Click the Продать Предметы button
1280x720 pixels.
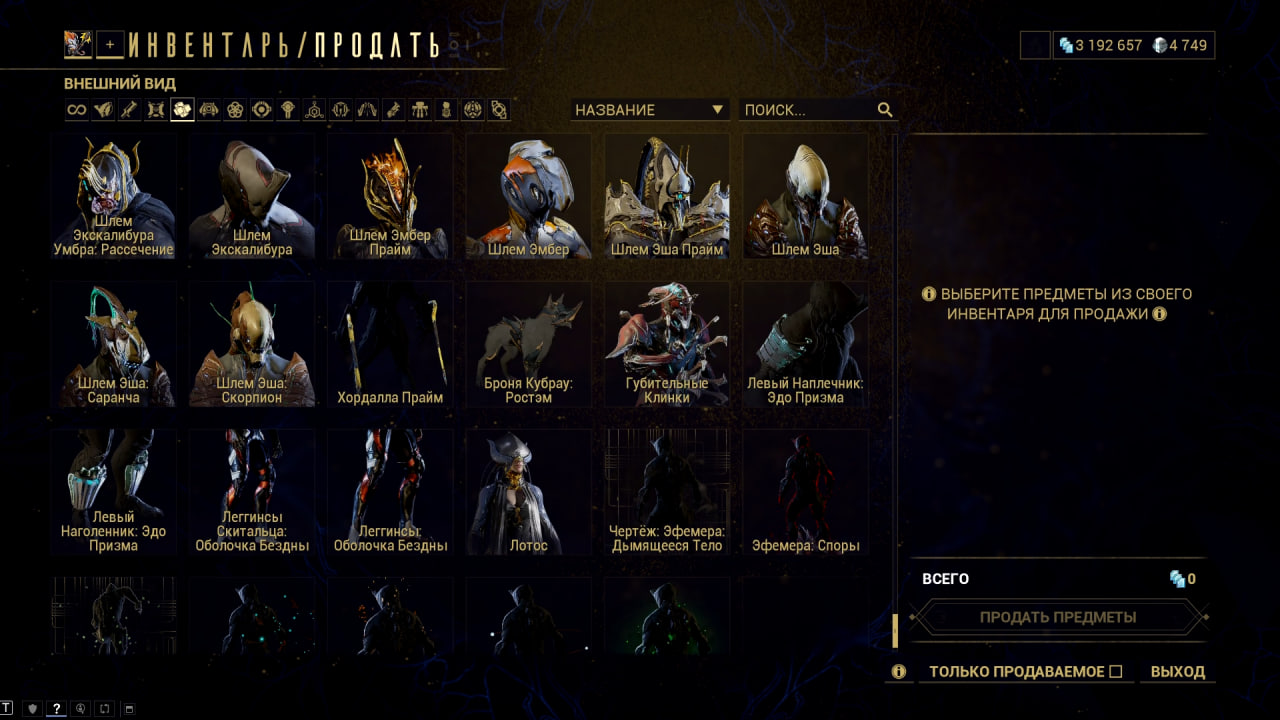point(1058,617)
